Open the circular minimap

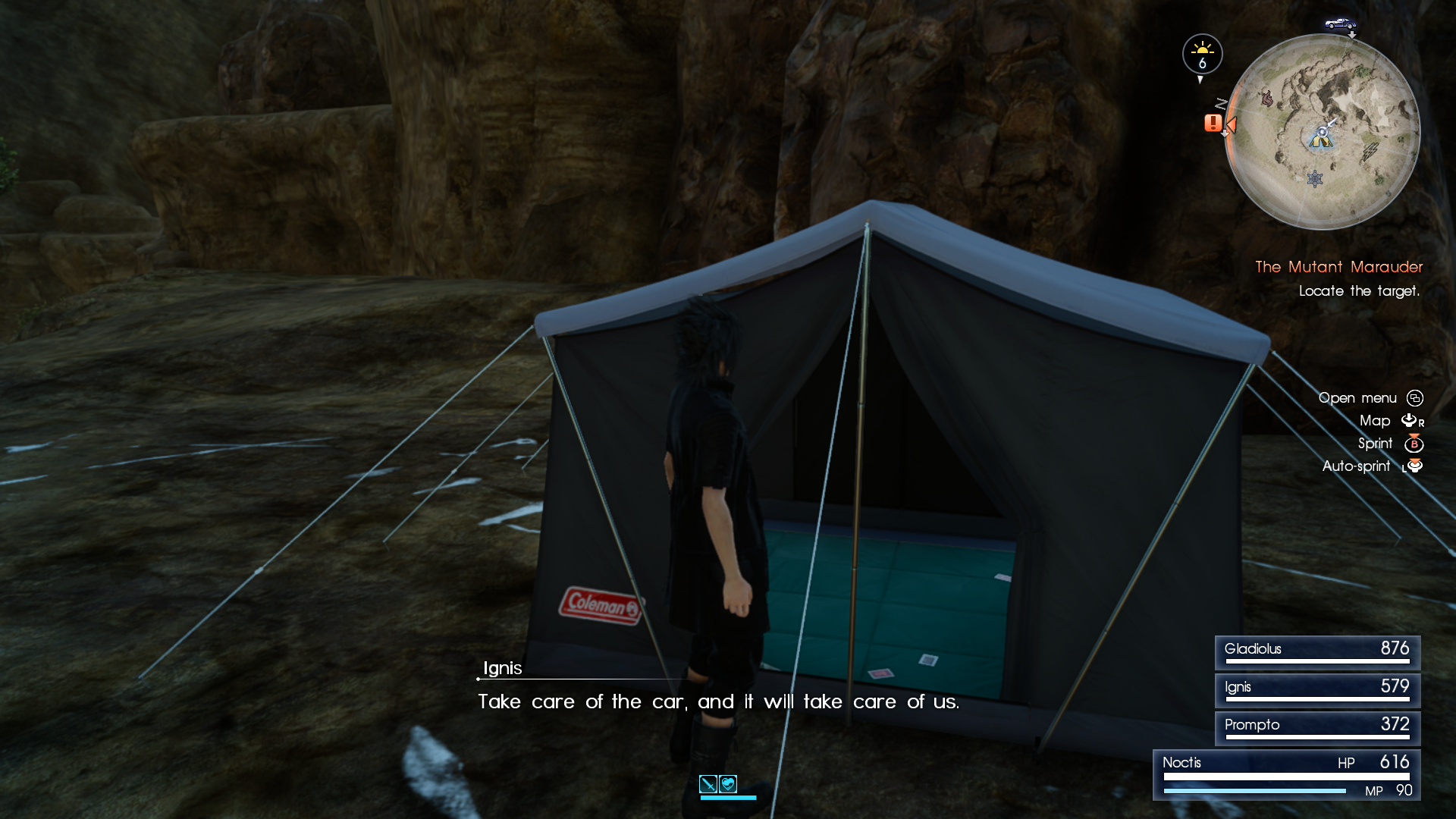click(x=1322, y=131)
